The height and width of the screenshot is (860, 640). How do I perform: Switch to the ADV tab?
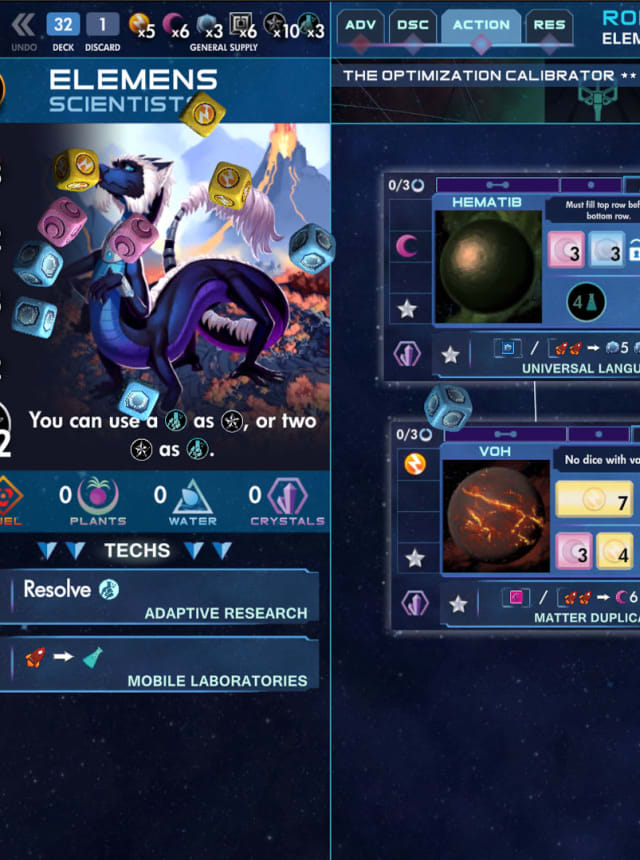pos(360,25)
